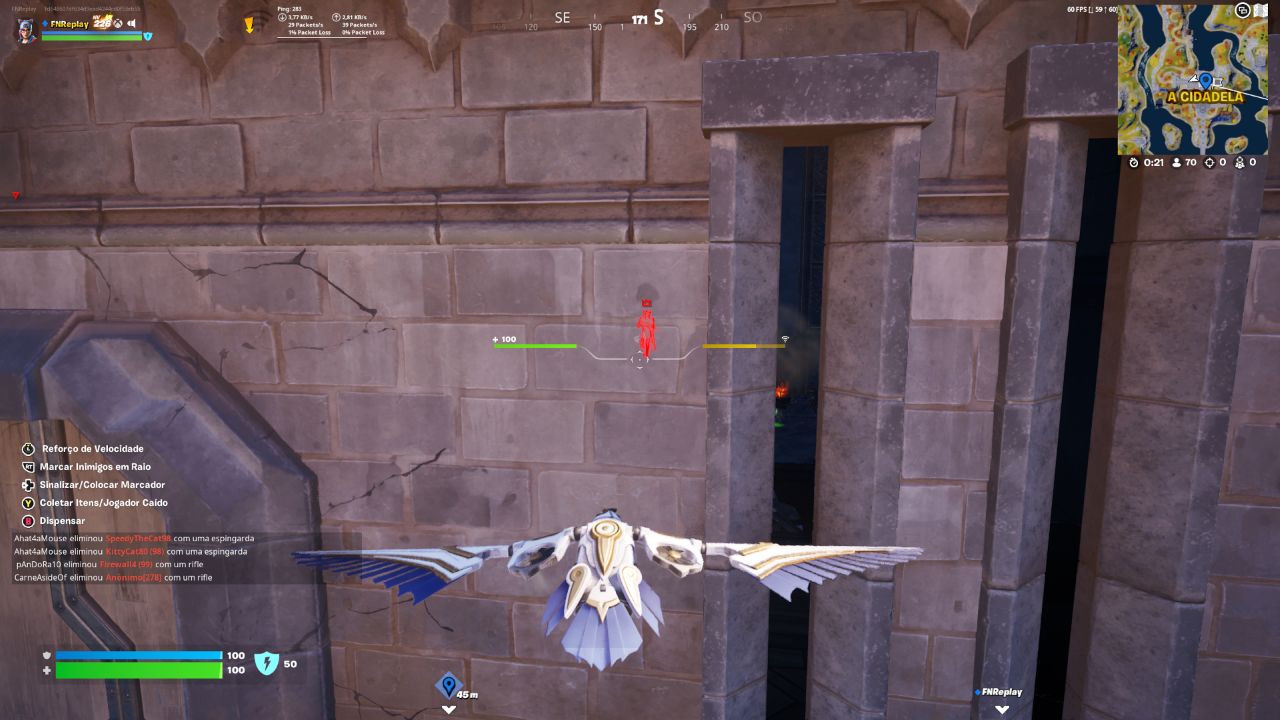Select the Reforço de Velocidade stopwatch icon
Screen dimensions: 1280x720
point(26,448)
